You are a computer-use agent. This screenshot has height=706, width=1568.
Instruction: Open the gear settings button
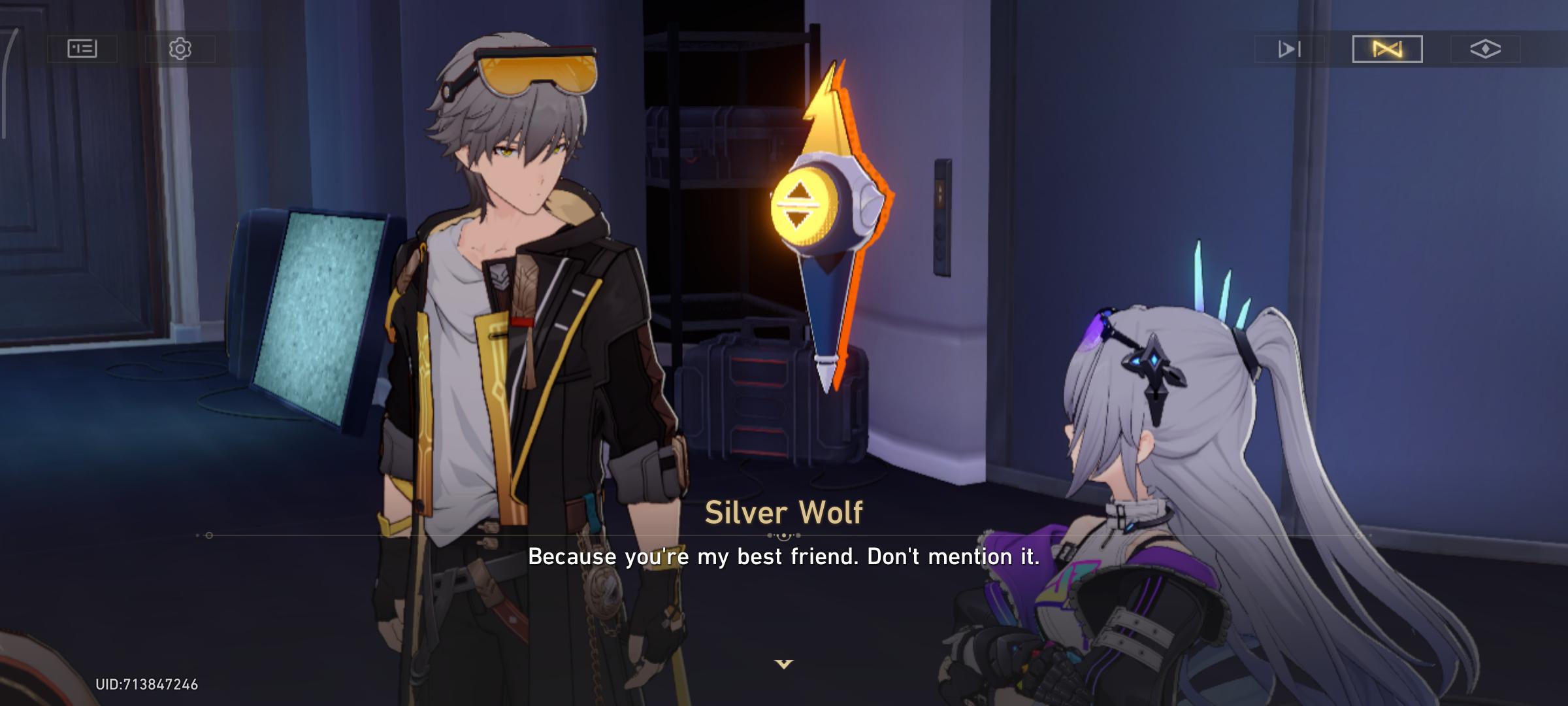coord(180,49)
